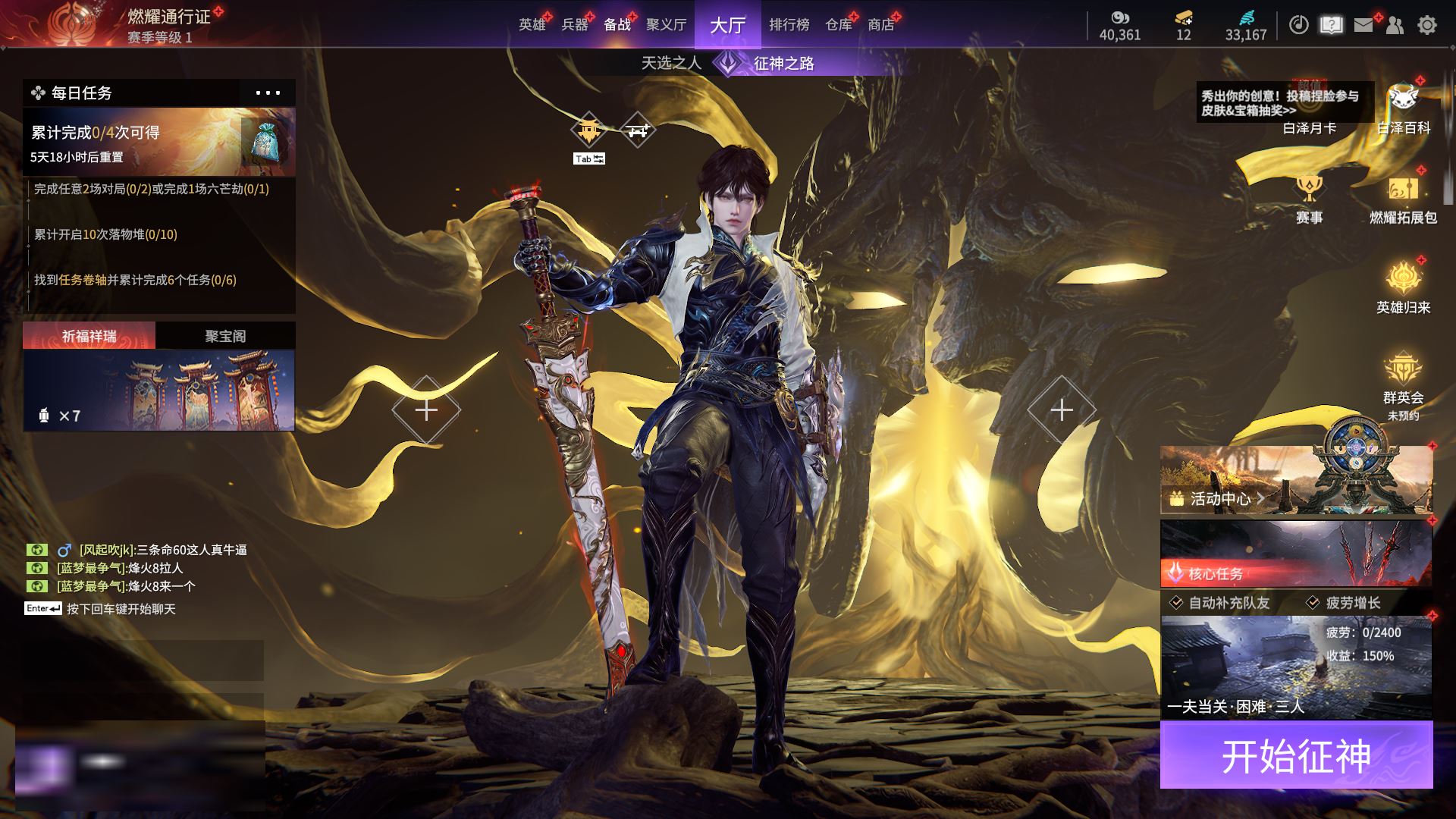The image size is (1456, 819).
Task: Expand daily tasks three-dot menu
Action: (268, 93)
